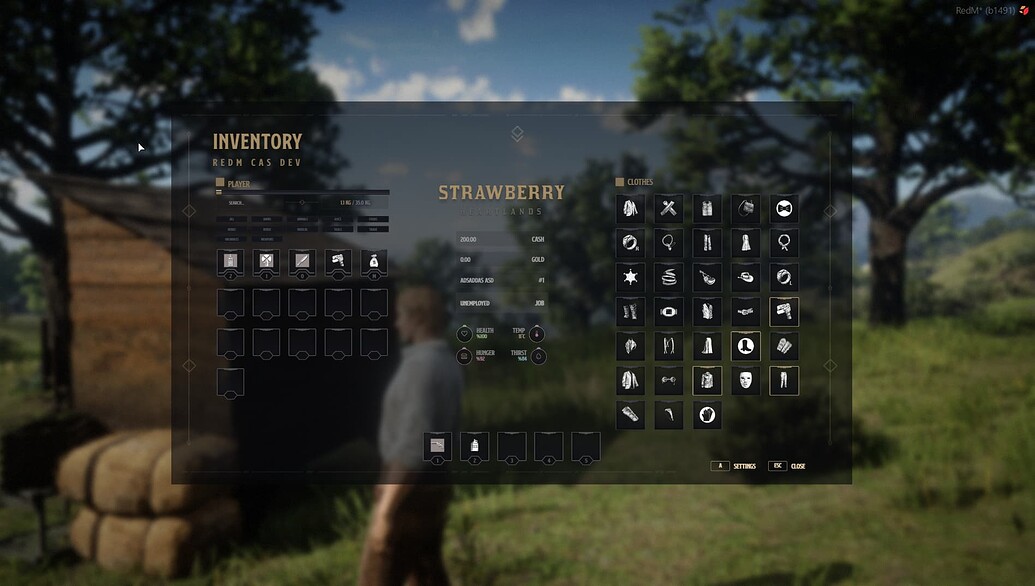Select the bottle item in hotbar slot 2
The height and width of the screenshot is (586, 1035).
pyautogui.click(x=474, y=446)
